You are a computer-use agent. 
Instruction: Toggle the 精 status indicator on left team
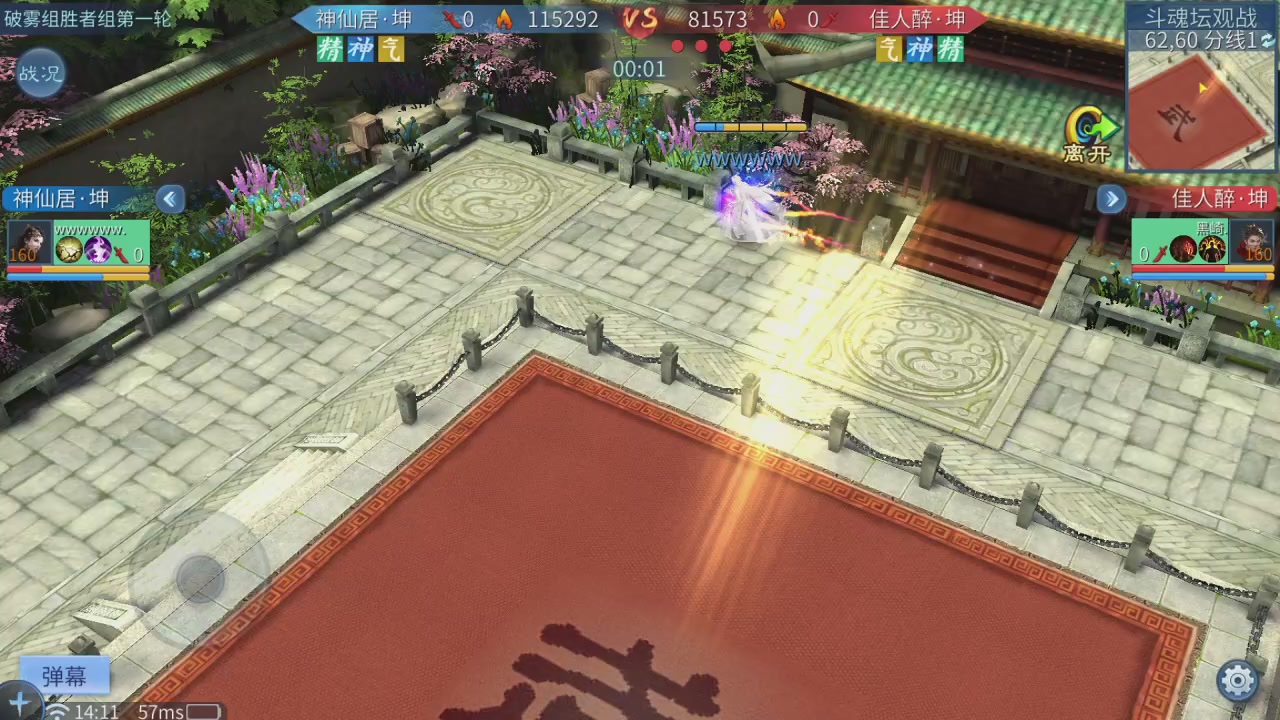click(x=329, y=49)
